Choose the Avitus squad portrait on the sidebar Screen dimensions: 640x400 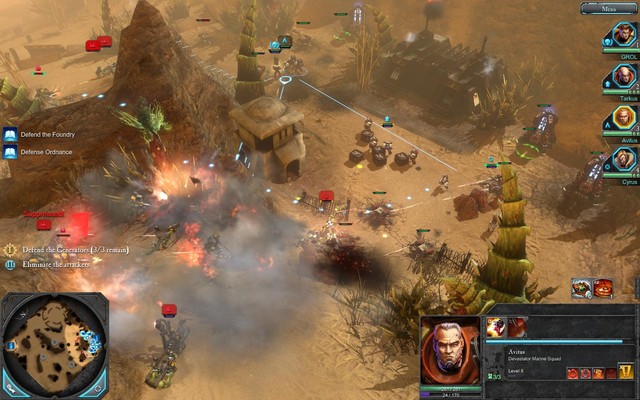pos(621,118)
